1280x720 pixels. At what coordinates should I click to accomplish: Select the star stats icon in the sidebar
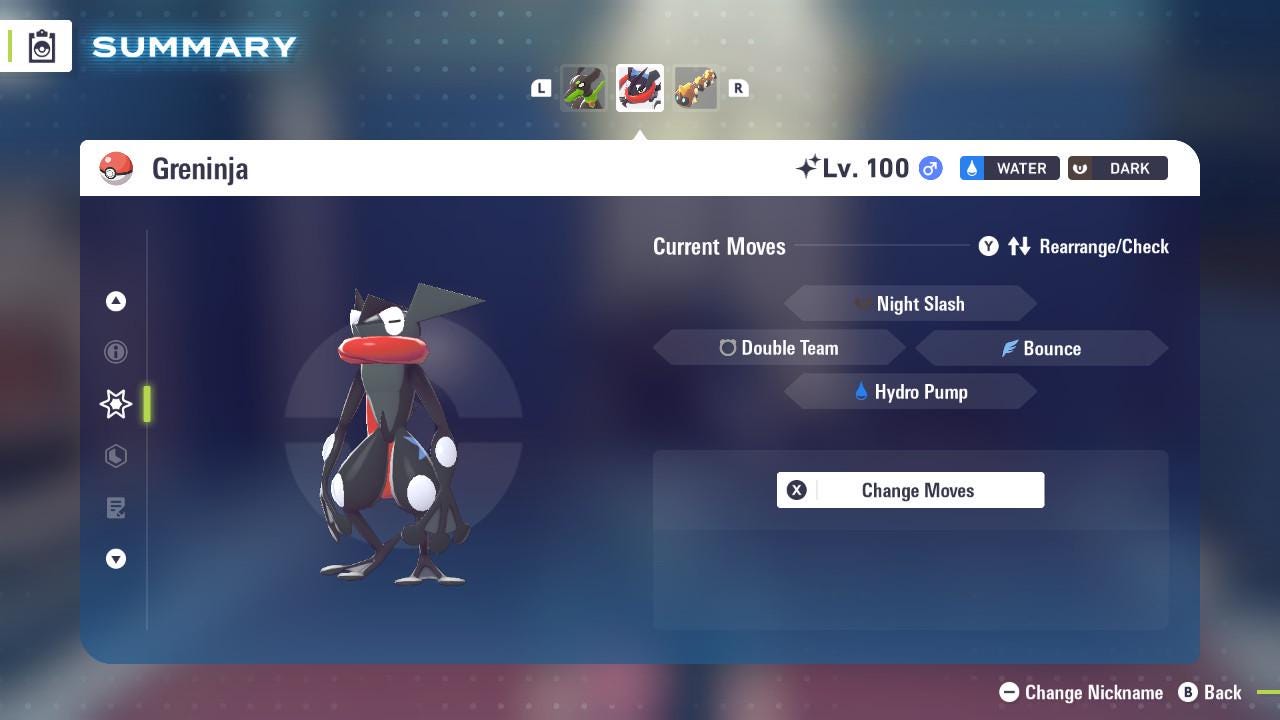116,404
